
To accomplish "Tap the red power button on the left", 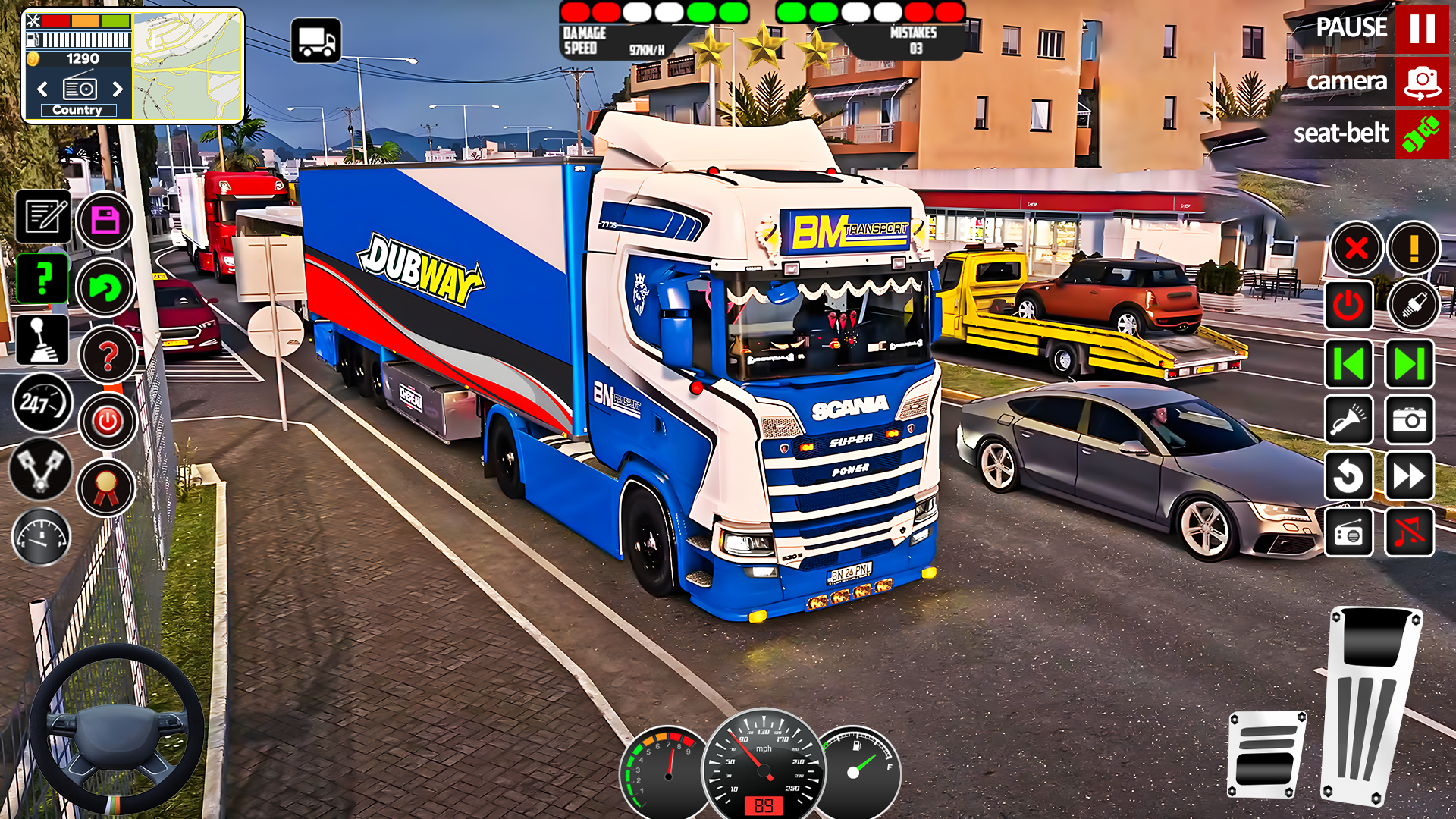I will (x=107, y=421).
